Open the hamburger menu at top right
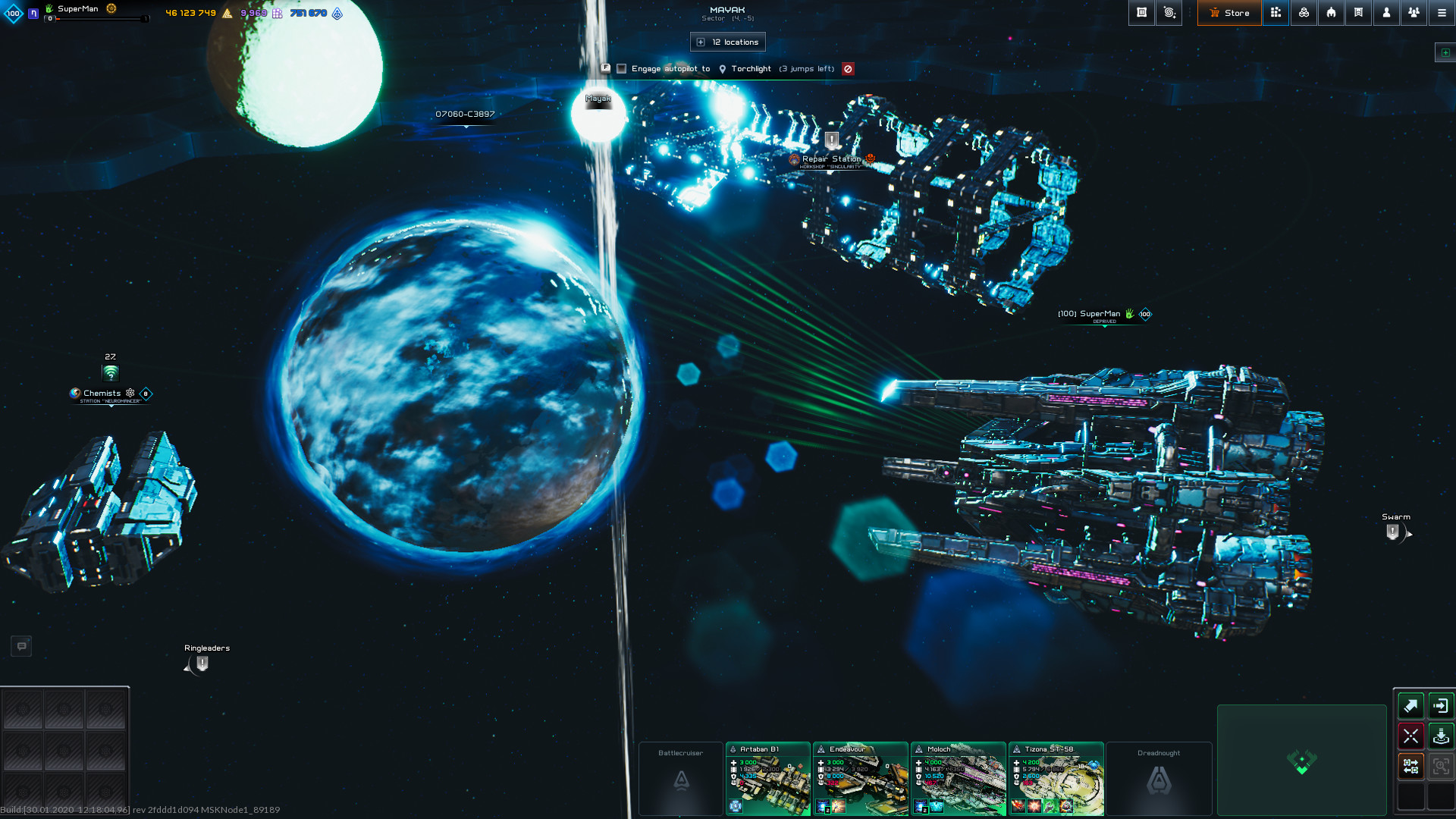 pyautogui.click(x=1442, y=13)
